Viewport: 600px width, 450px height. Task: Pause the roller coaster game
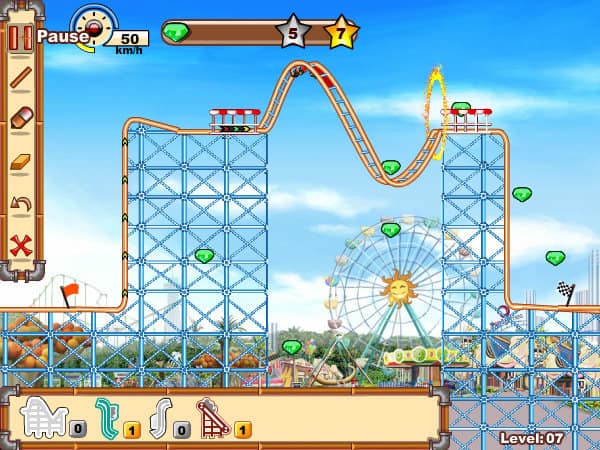(20, 38)
